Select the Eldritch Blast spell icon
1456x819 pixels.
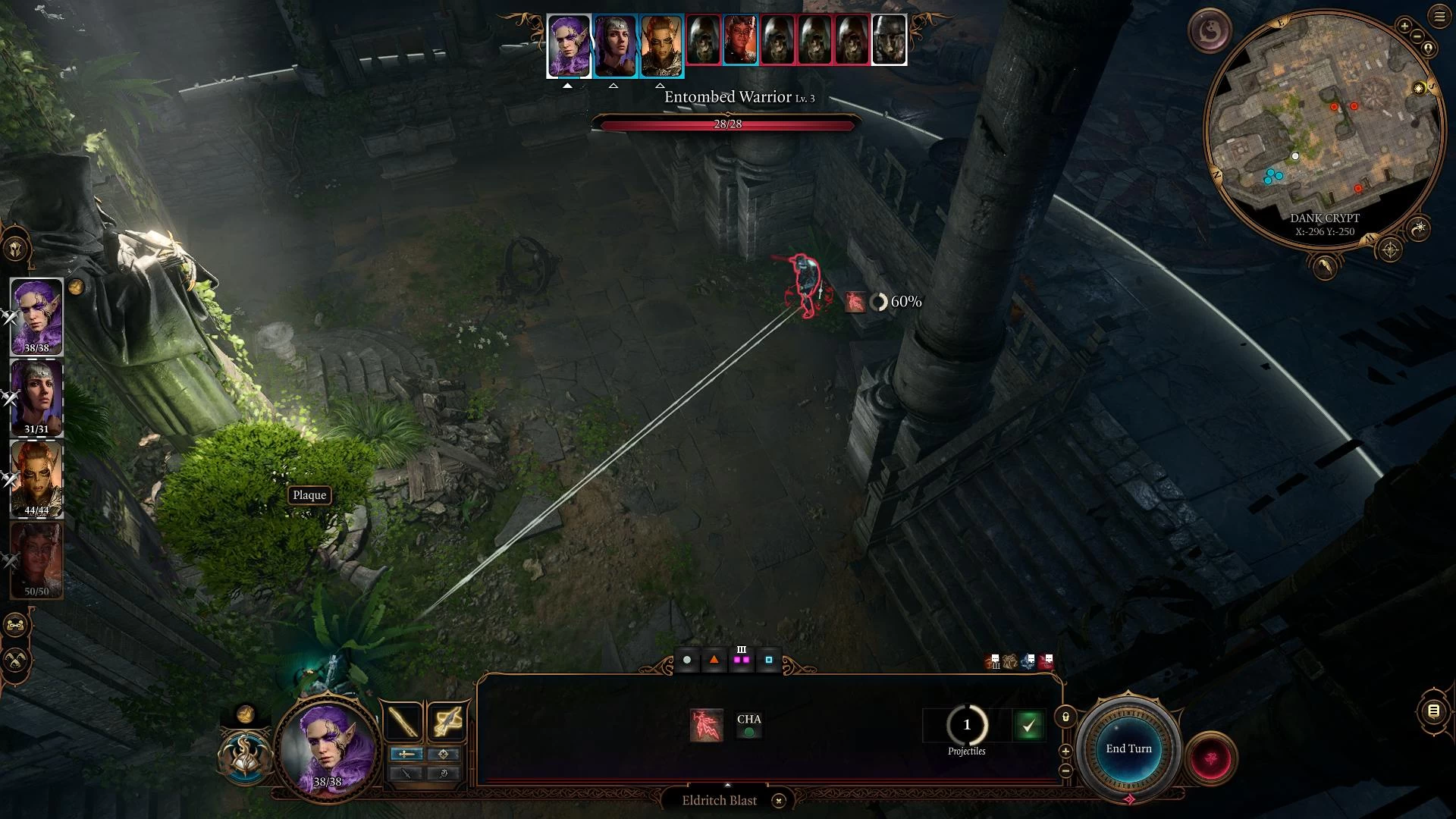point(706,726)
